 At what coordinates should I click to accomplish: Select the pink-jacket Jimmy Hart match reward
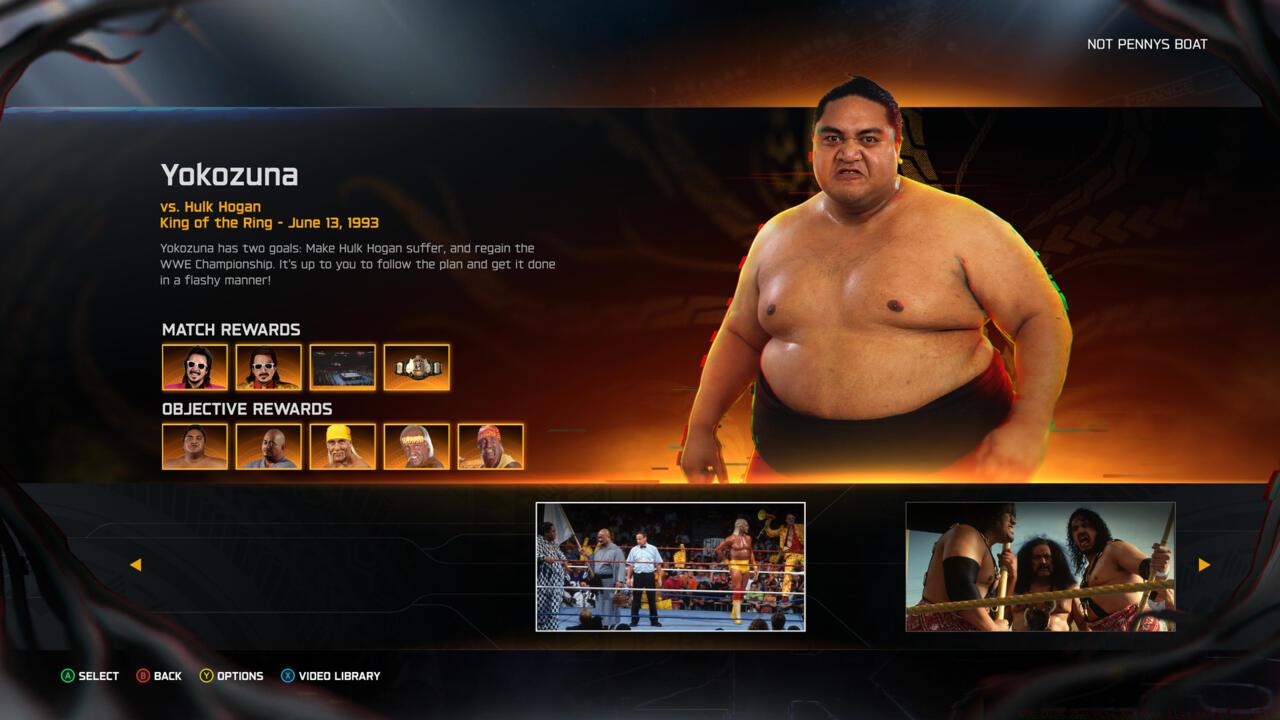tap(194, 368)
